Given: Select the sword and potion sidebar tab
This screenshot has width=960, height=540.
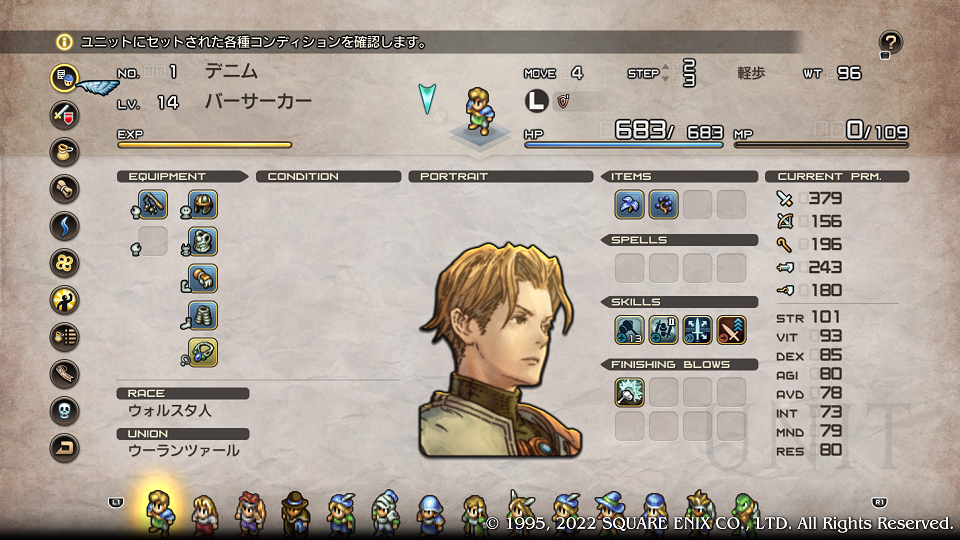Looking at the screenshot, I should point(65,114).
